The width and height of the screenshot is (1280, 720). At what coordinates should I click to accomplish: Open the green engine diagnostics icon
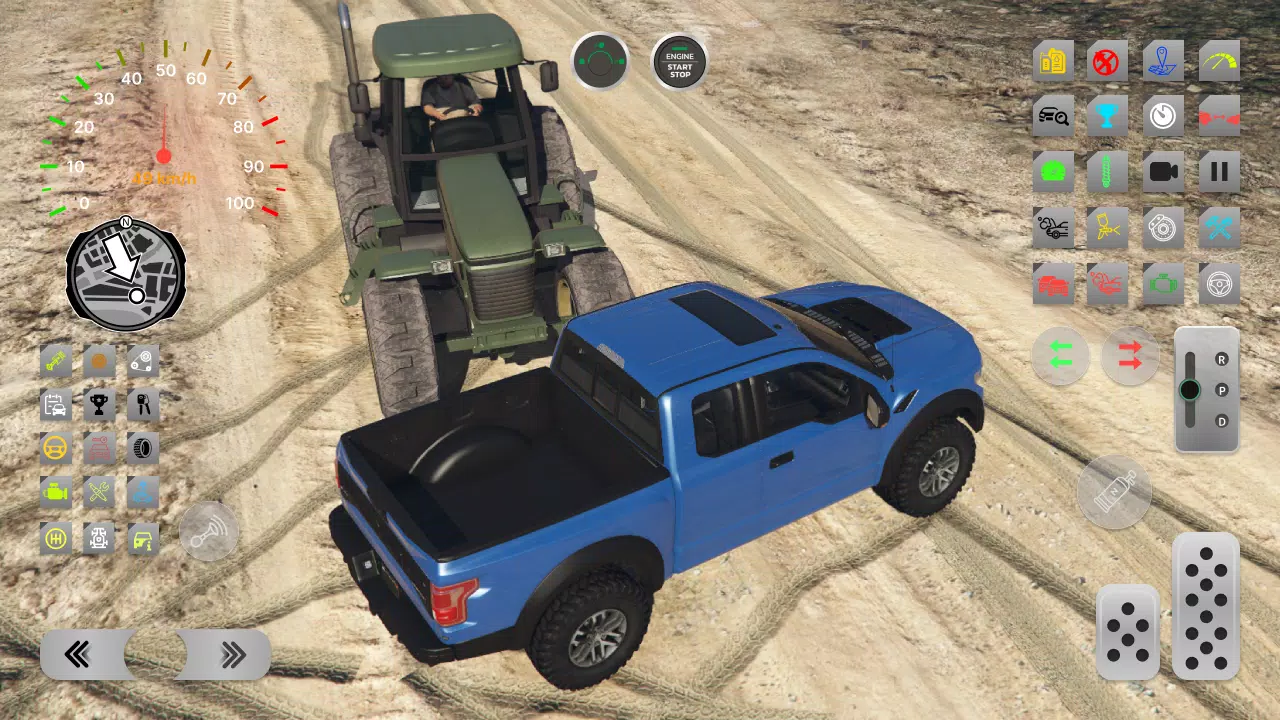coord(1163,284)
